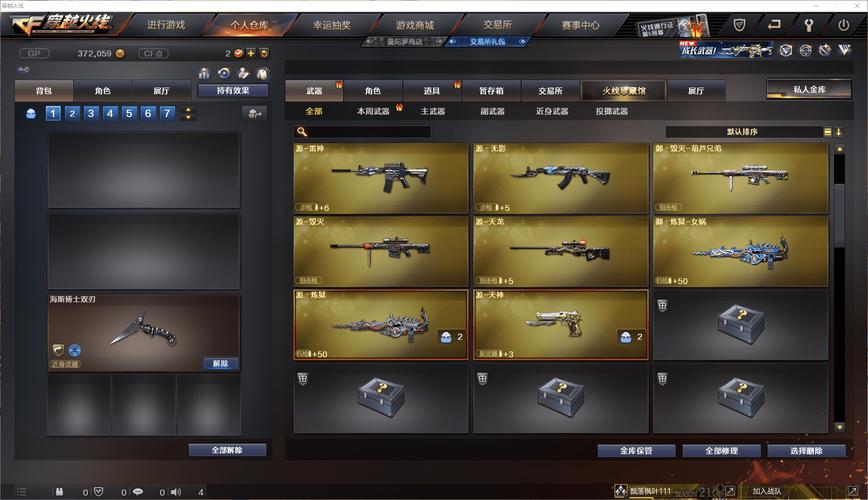This screenshot has width=868, height=500.
Task: Show the 近身武器 melee weapons filter
Action: pyautogui.click(x=551, y=111)
